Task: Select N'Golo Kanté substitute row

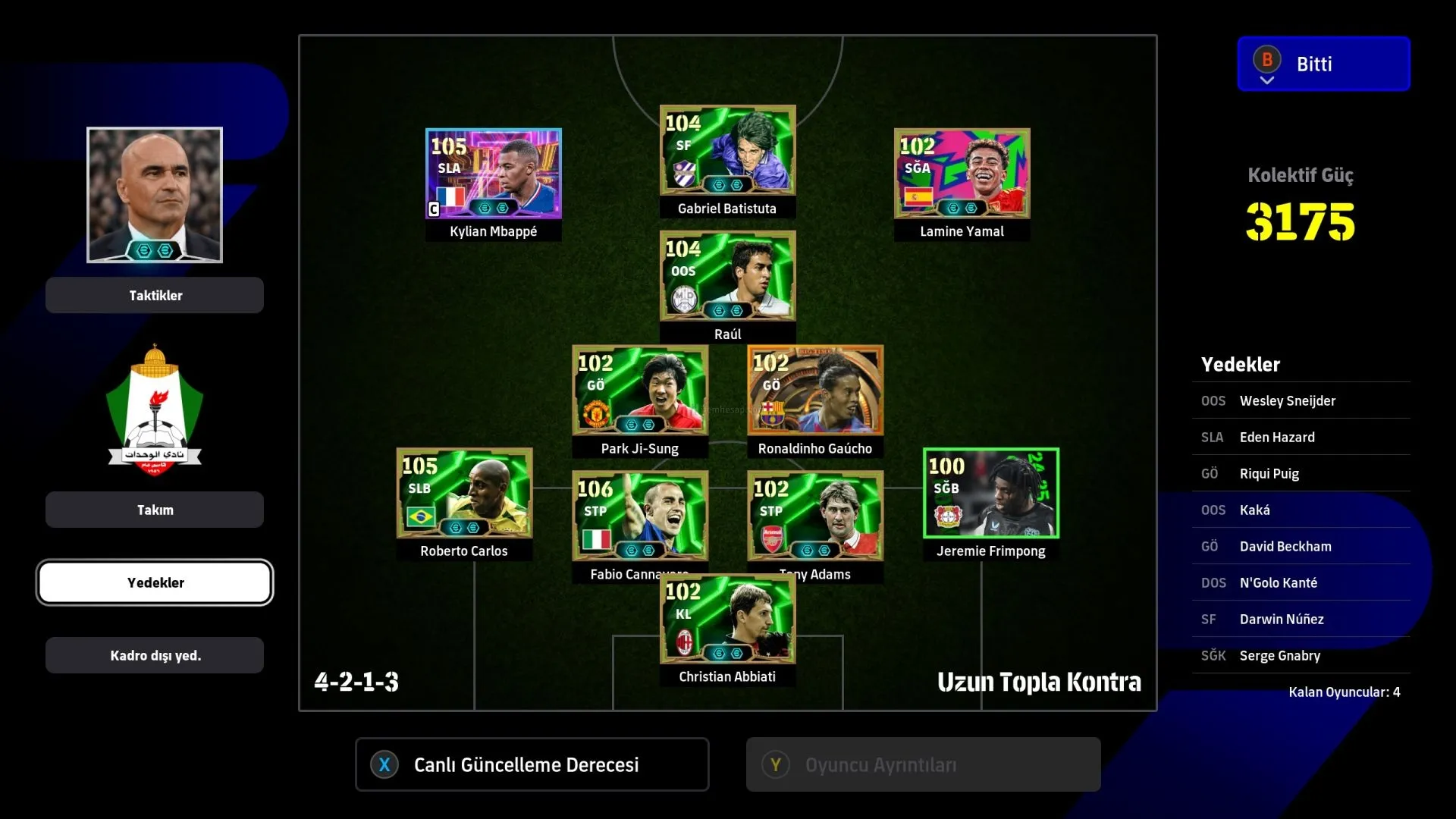Action: (1301, 582)
